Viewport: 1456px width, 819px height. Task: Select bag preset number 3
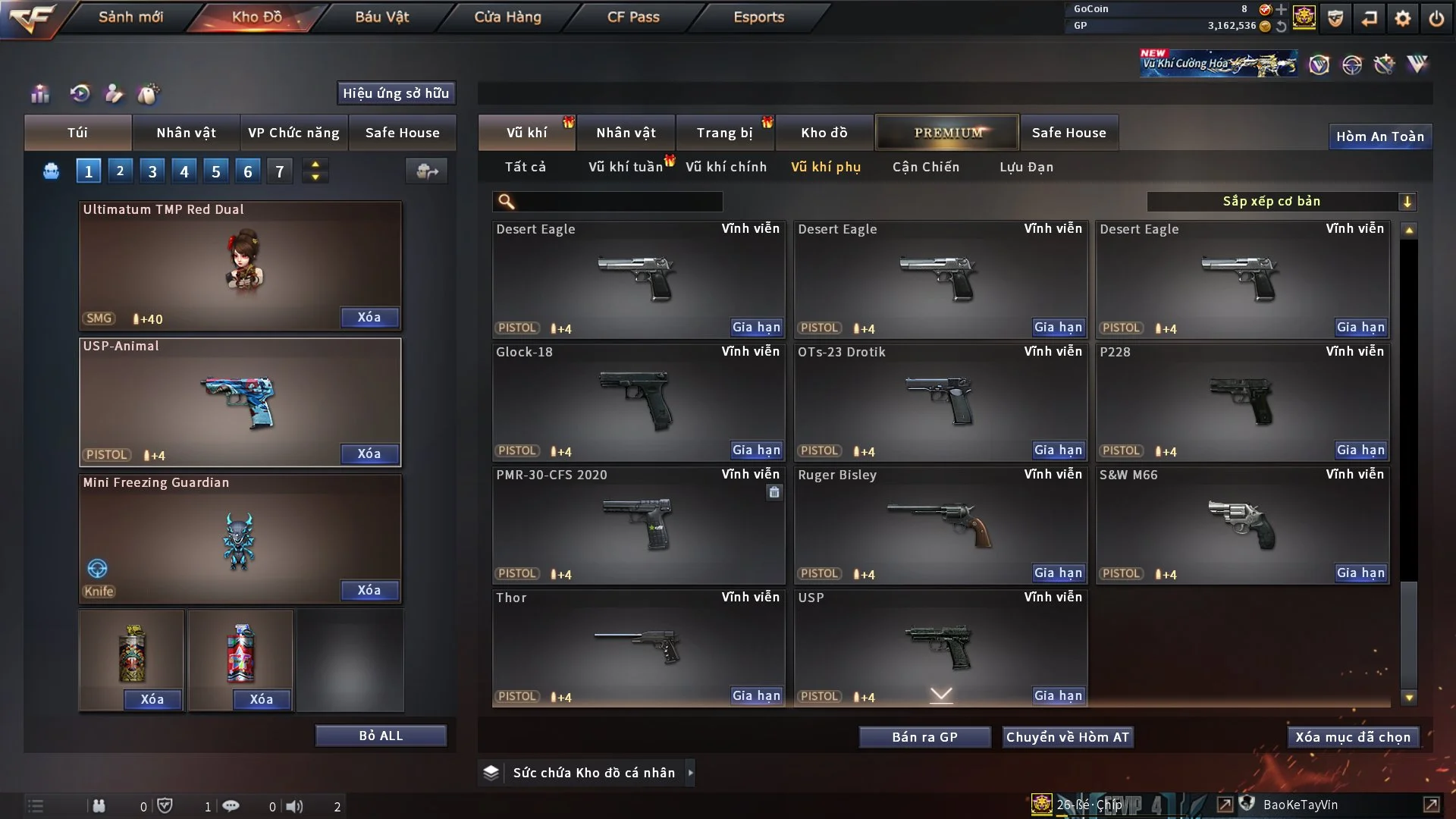152,171
